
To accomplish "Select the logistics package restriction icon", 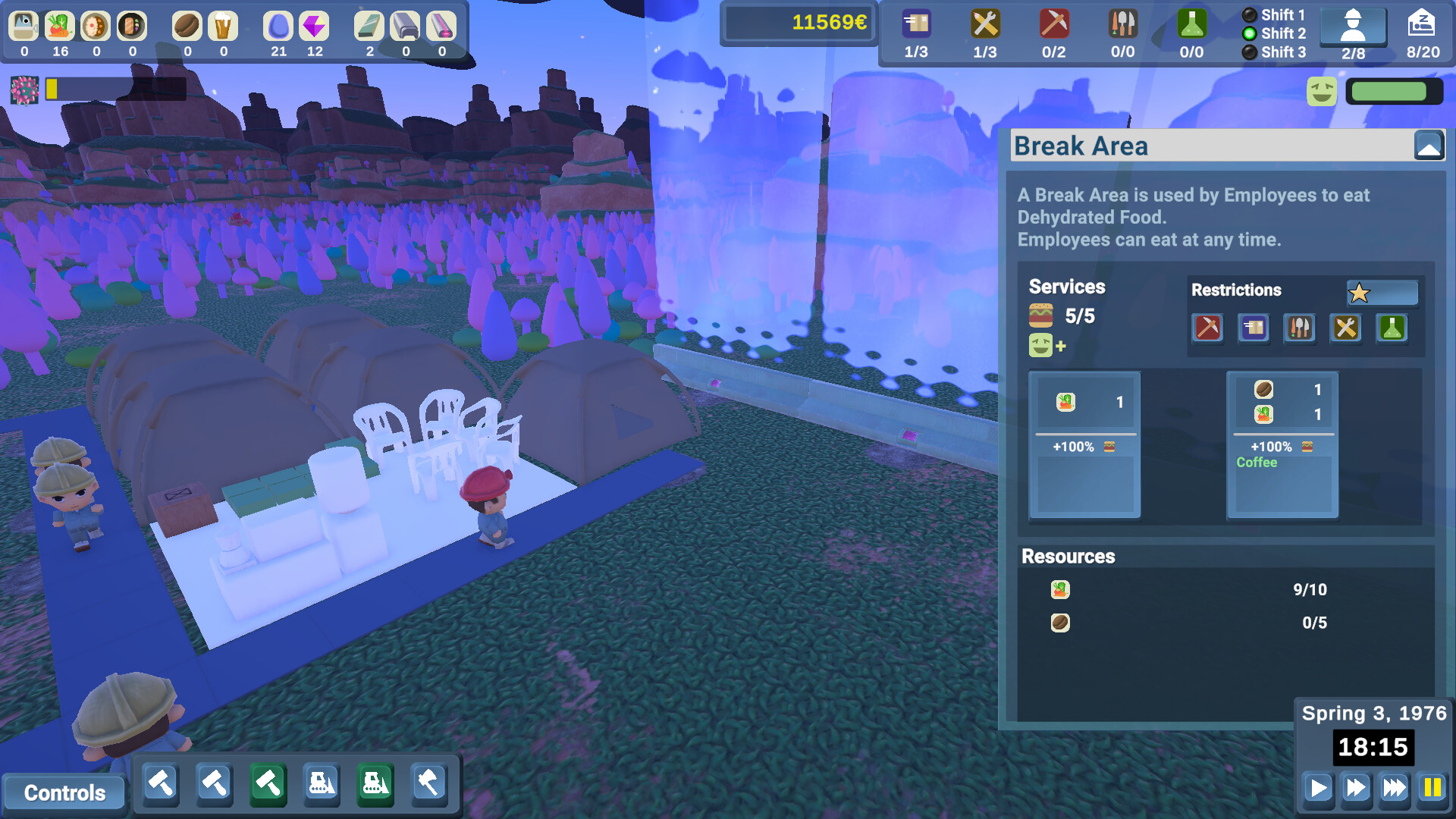I will (x=1254, y=328).
